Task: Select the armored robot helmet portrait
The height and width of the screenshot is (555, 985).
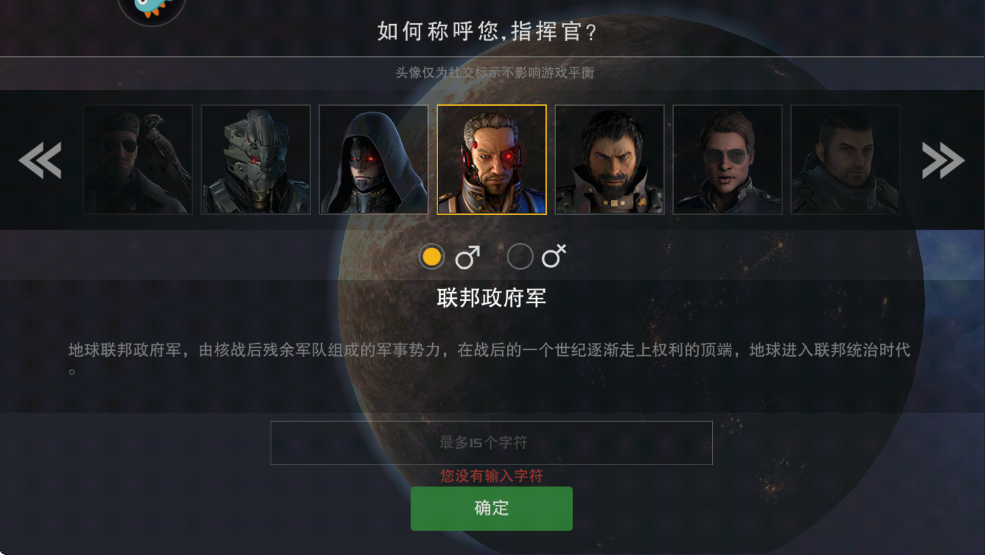Action: coord(256,160)
